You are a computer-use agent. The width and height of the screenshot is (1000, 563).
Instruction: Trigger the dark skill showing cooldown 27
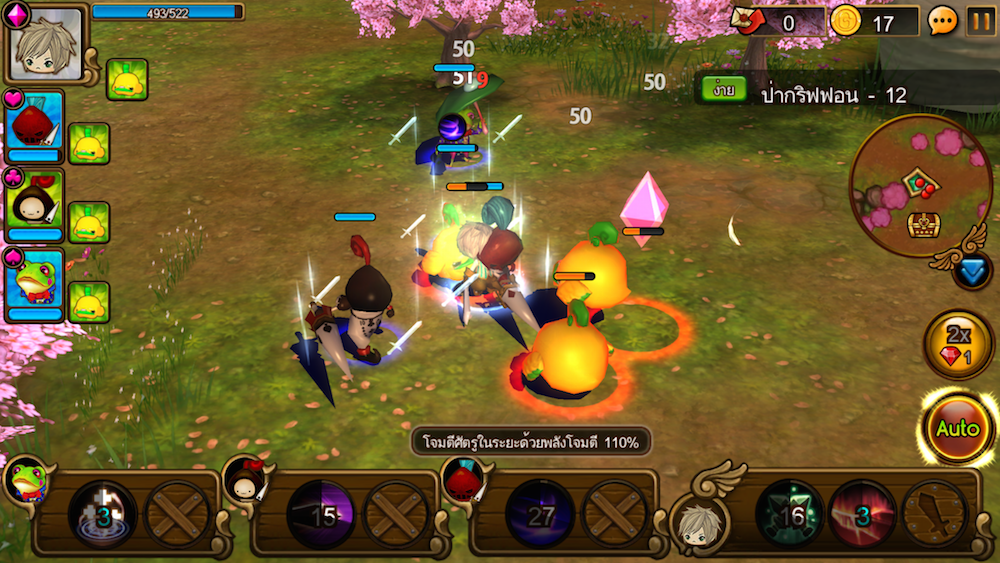pos(539,515)
